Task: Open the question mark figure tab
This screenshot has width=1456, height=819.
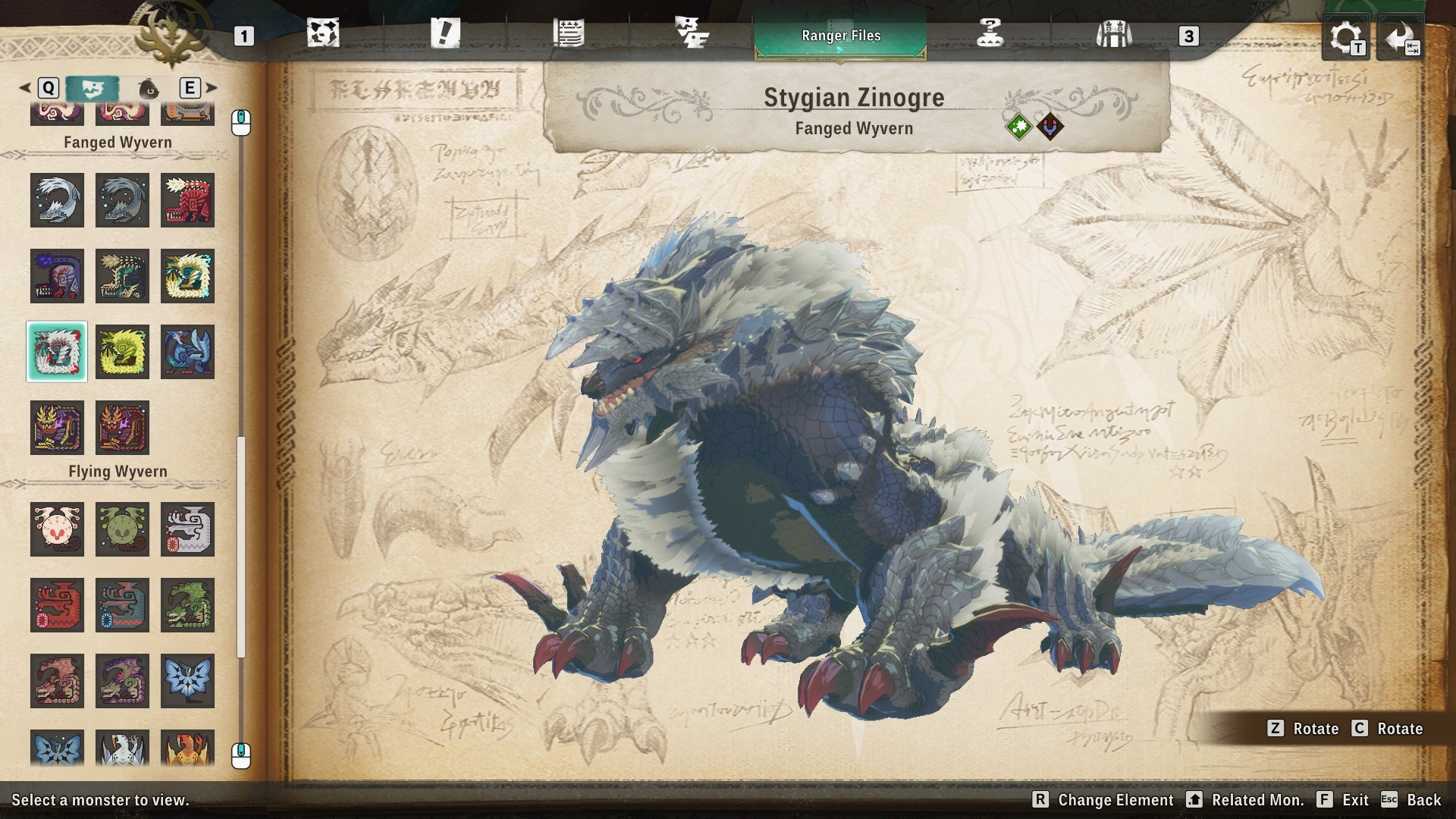Action: (x=990, y=34)
